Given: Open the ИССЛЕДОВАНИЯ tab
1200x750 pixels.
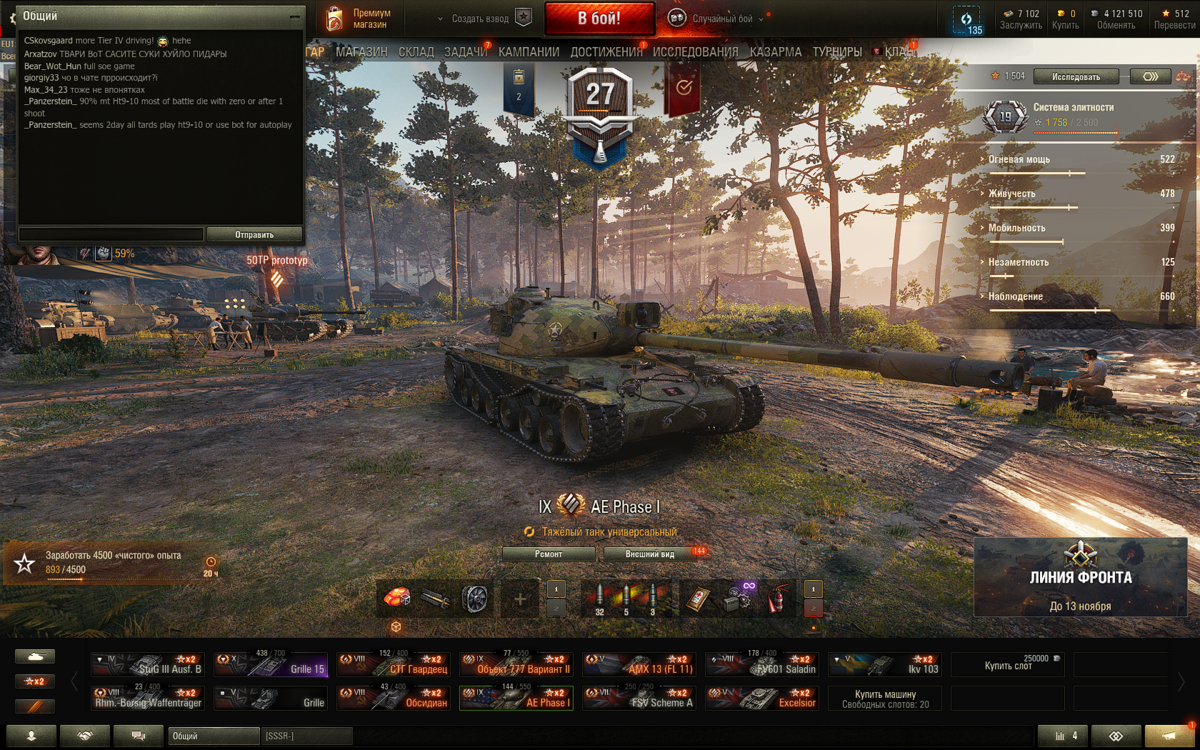Looking at the screenshot, I should pyautogui.click(x=696, y=52).
